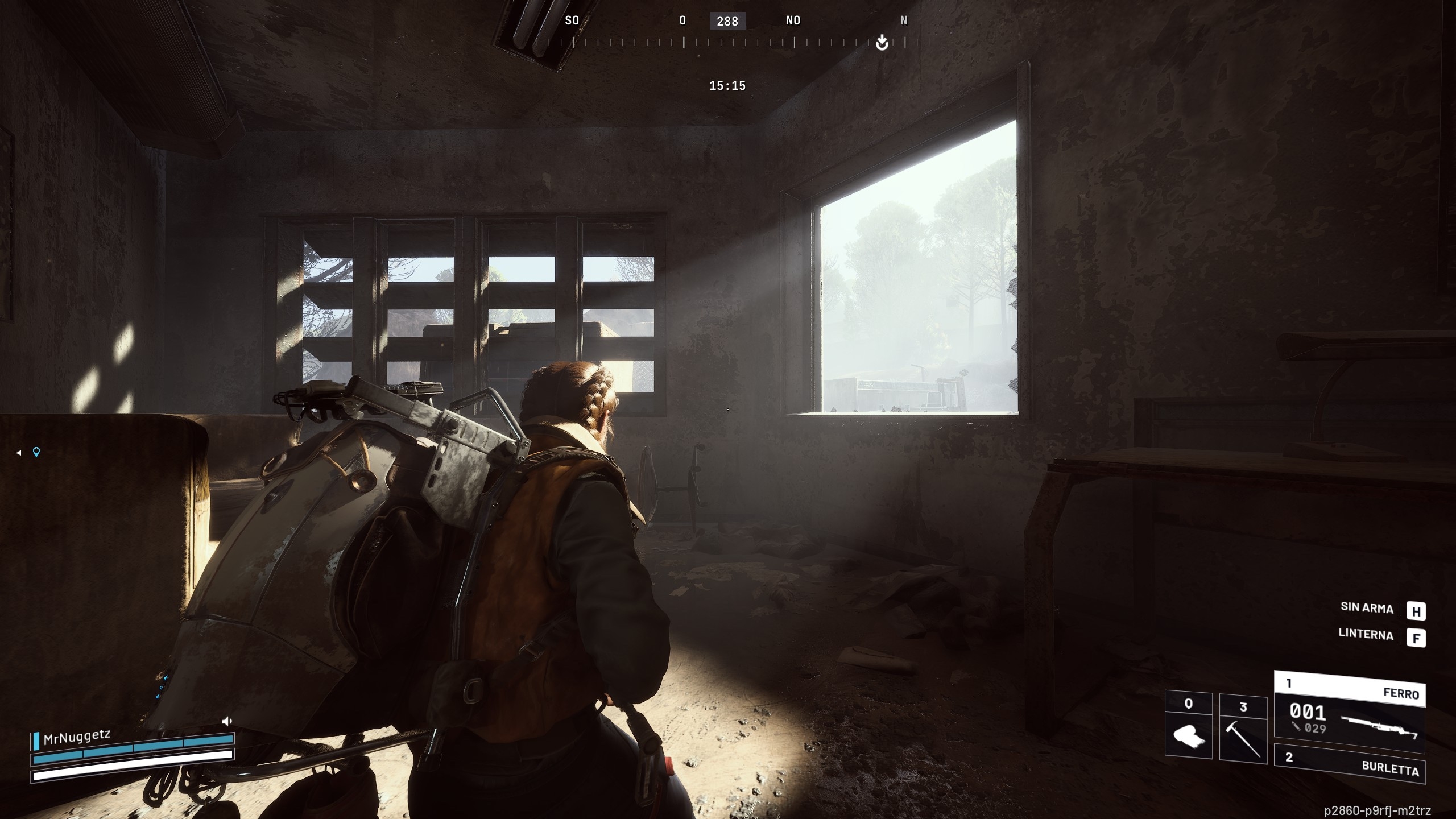Select the Ferro rifle weapon slot
Image resolution: width=1456 pixels, height=819 pixels.
click(1349, 714)
